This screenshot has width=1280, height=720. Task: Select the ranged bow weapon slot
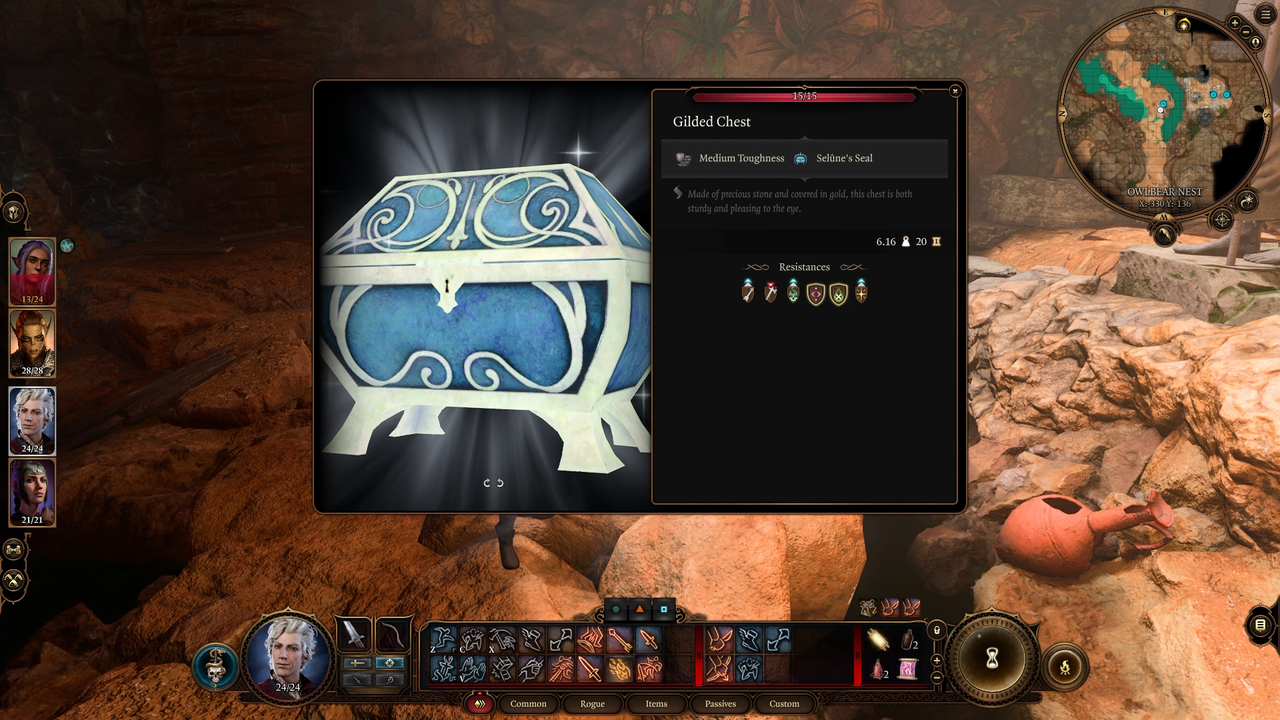point(393,634)
